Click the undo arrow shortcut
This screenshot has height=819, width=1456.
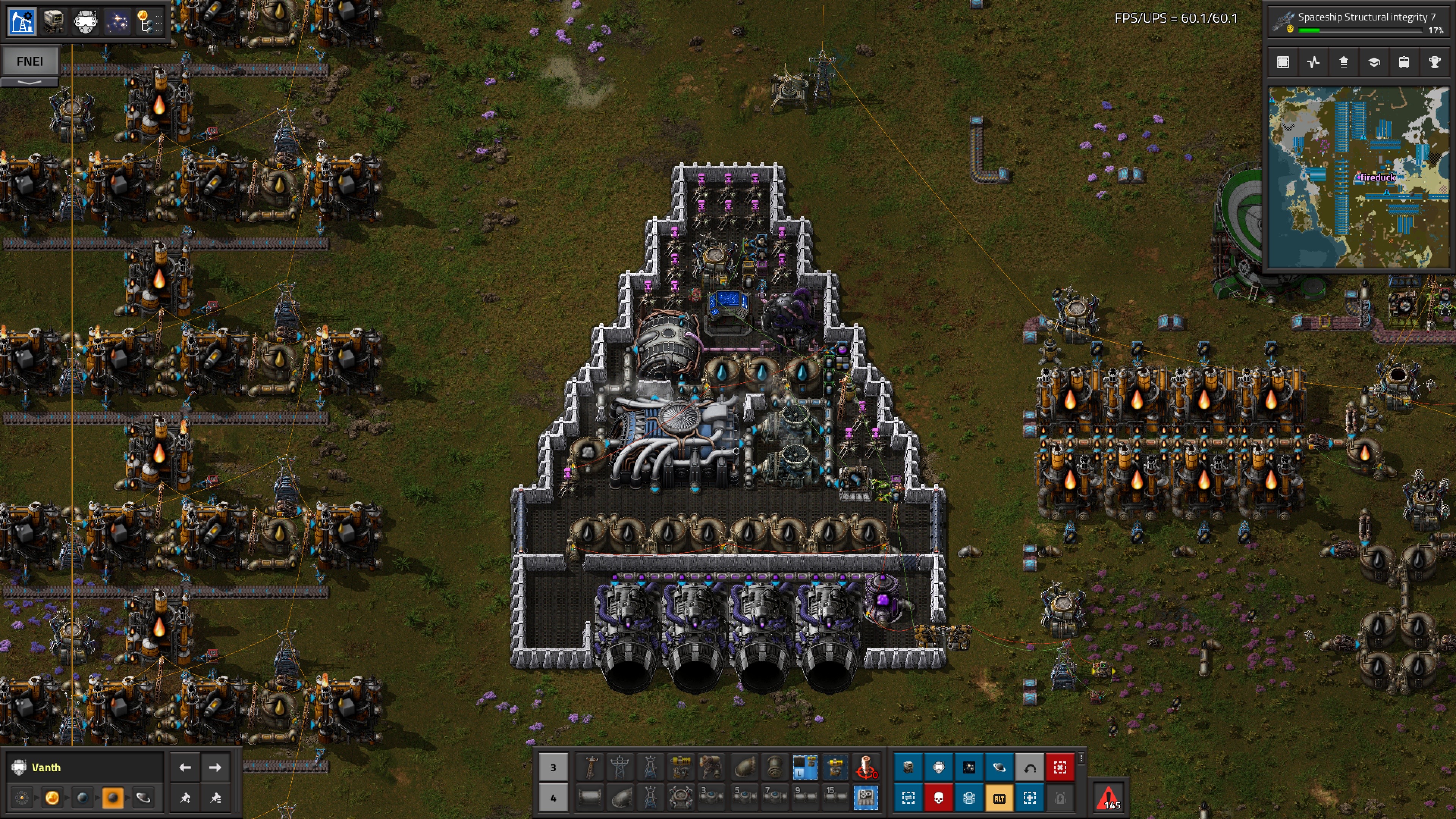(1029, 767)
